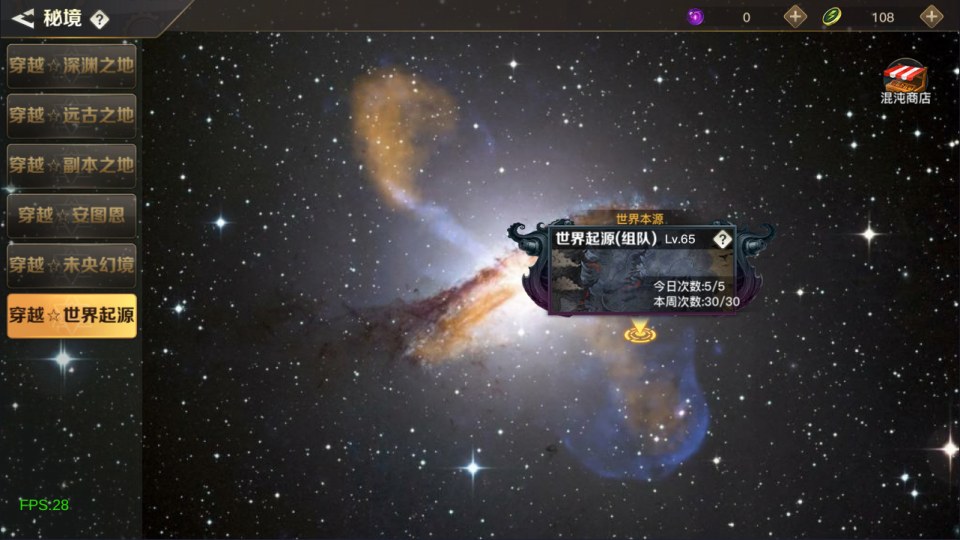Add more purple currency with plus button
960x540 pixels.
coord(795,17)
